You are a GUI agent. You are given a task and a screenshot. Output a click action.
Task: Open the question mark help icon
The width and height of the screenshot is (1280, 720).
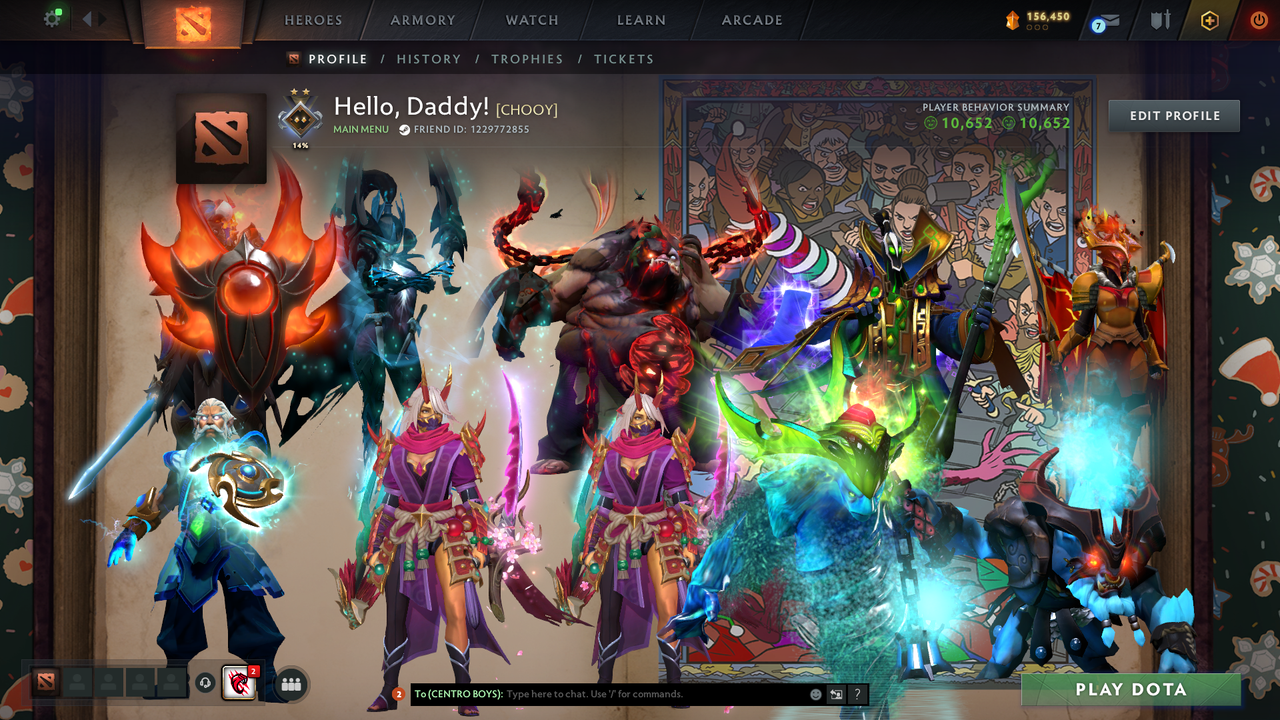tap(856, 693)
